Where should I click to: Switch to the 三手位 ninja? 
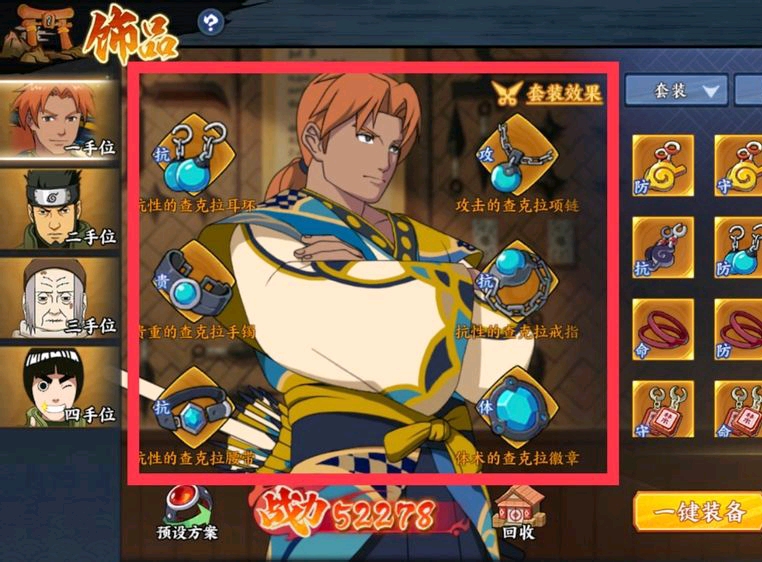pos(61,296)
